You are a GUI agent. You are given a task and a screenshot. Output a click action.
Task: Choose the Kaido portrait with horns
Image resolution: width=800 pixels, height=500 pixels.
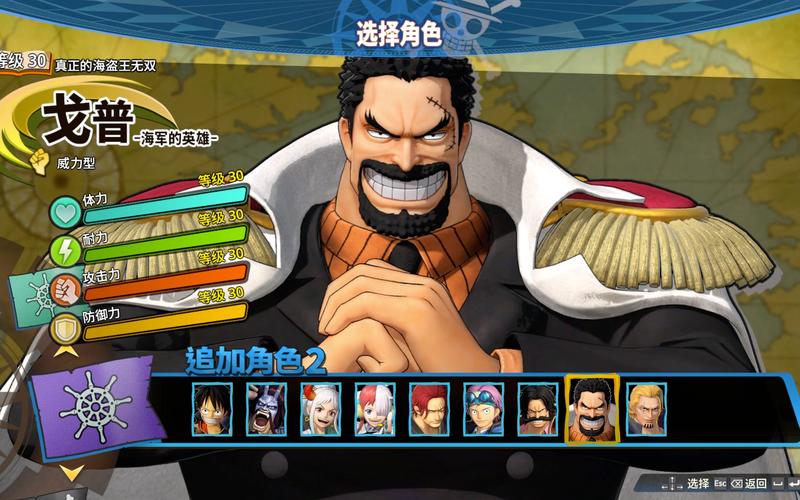(267, 409)
